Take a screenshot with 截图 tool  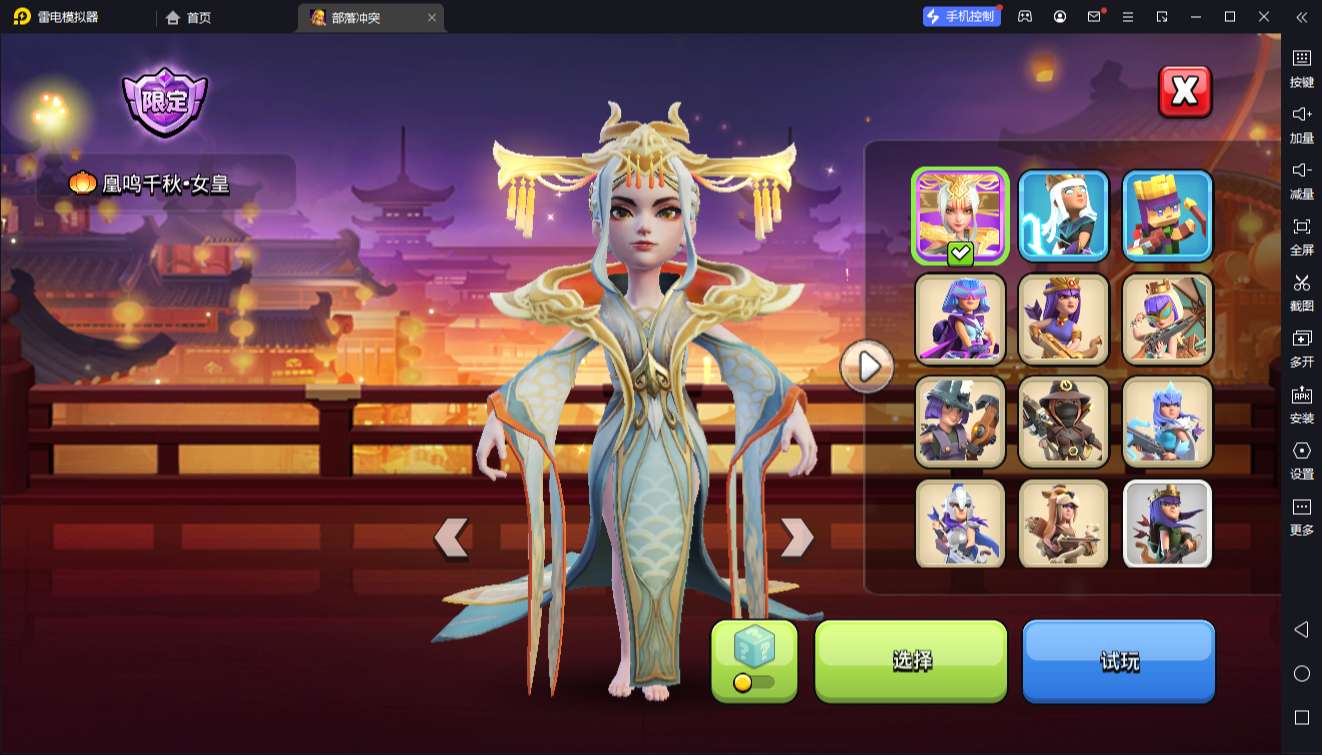click(x=1301, y=292)
